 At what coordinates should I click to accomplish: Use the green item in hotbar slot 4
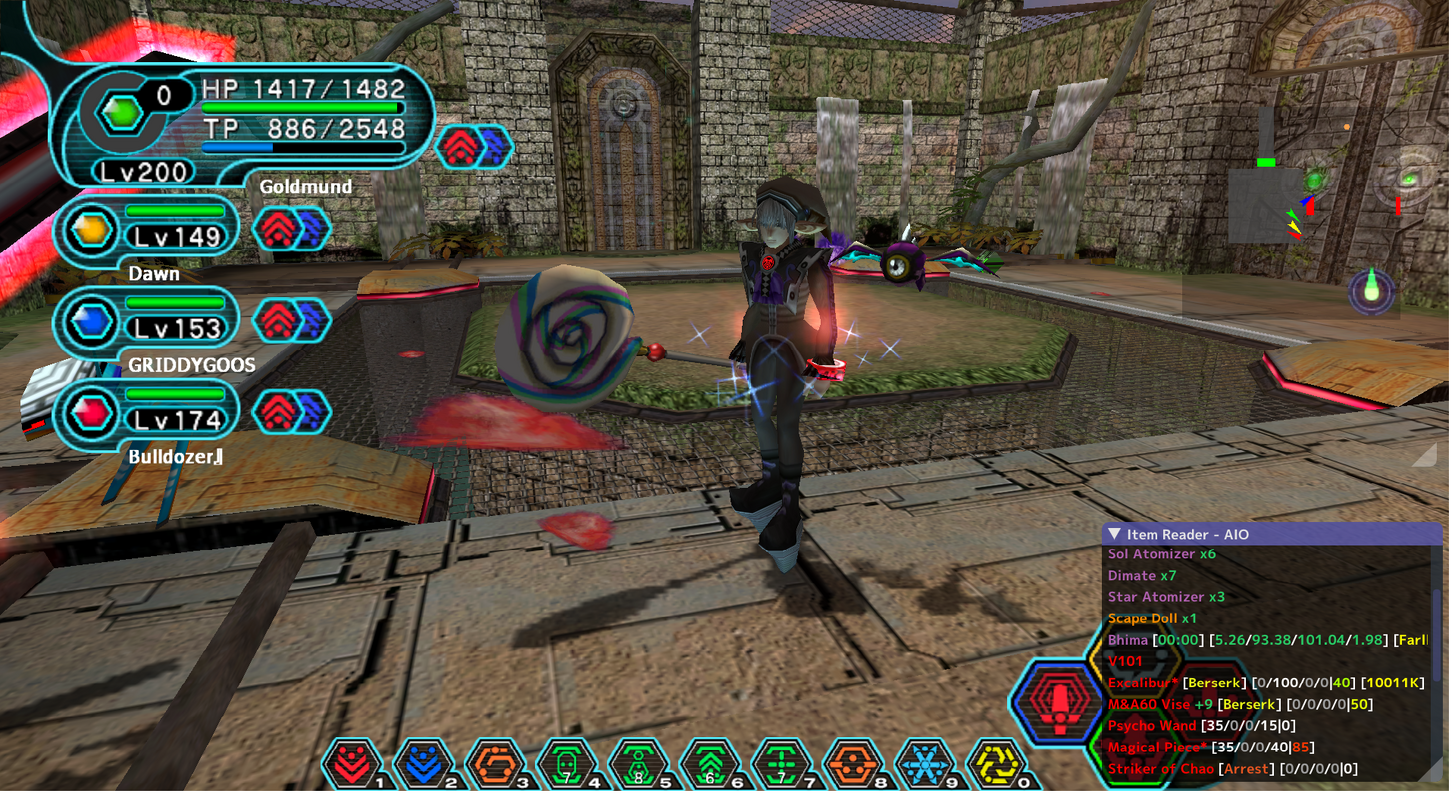pos(566,766)
